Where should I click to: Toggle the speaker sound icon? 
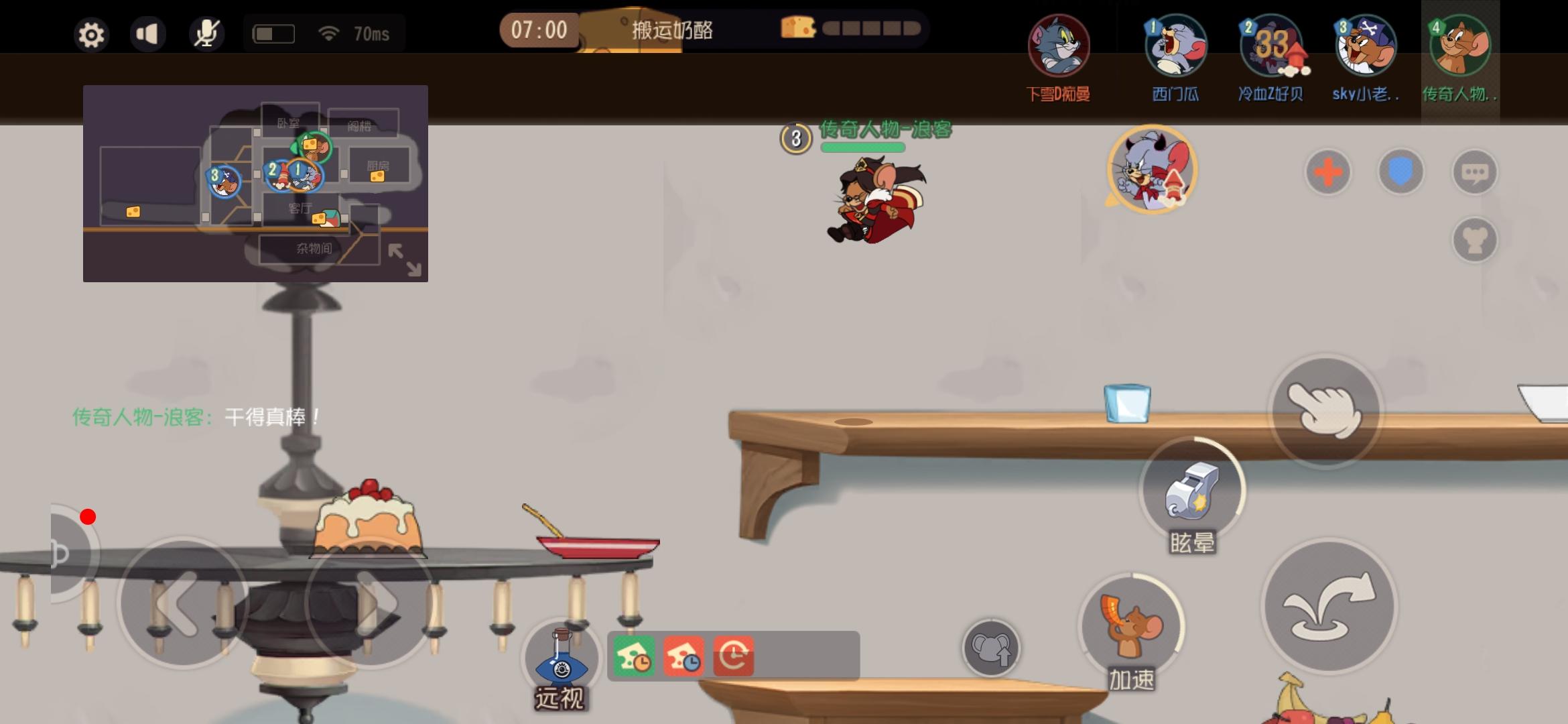pos(148,33)
